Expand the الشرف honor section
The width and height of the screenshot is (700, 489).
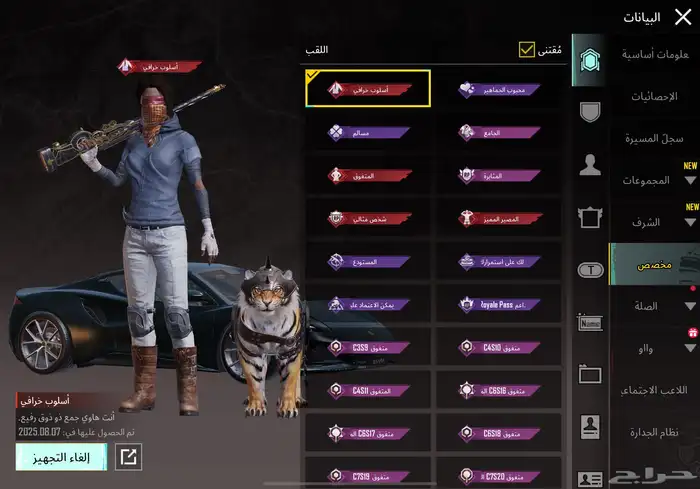[656, 222]
